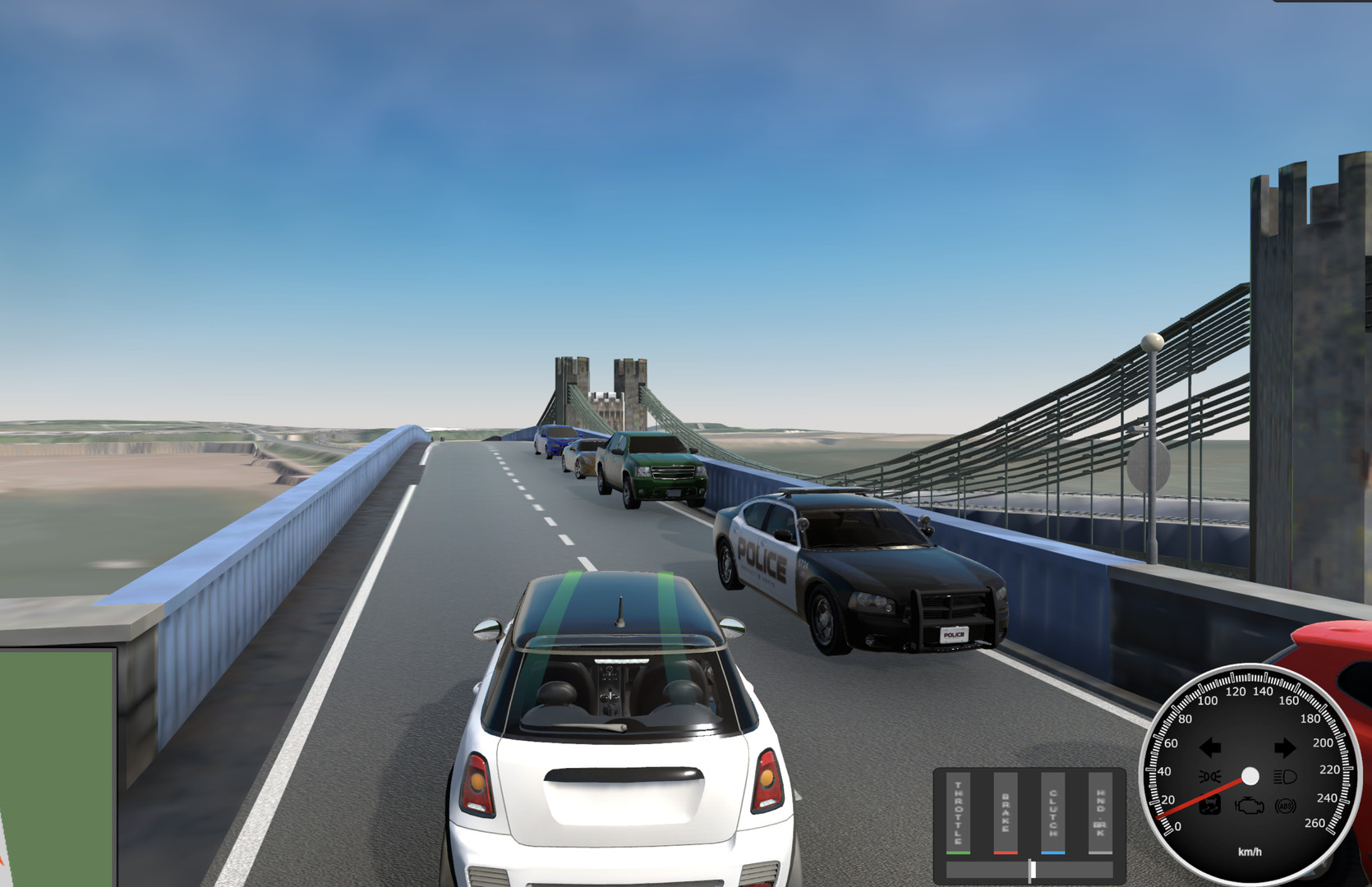
Task: Select the low beam headlight icon
Action: 1209,775
